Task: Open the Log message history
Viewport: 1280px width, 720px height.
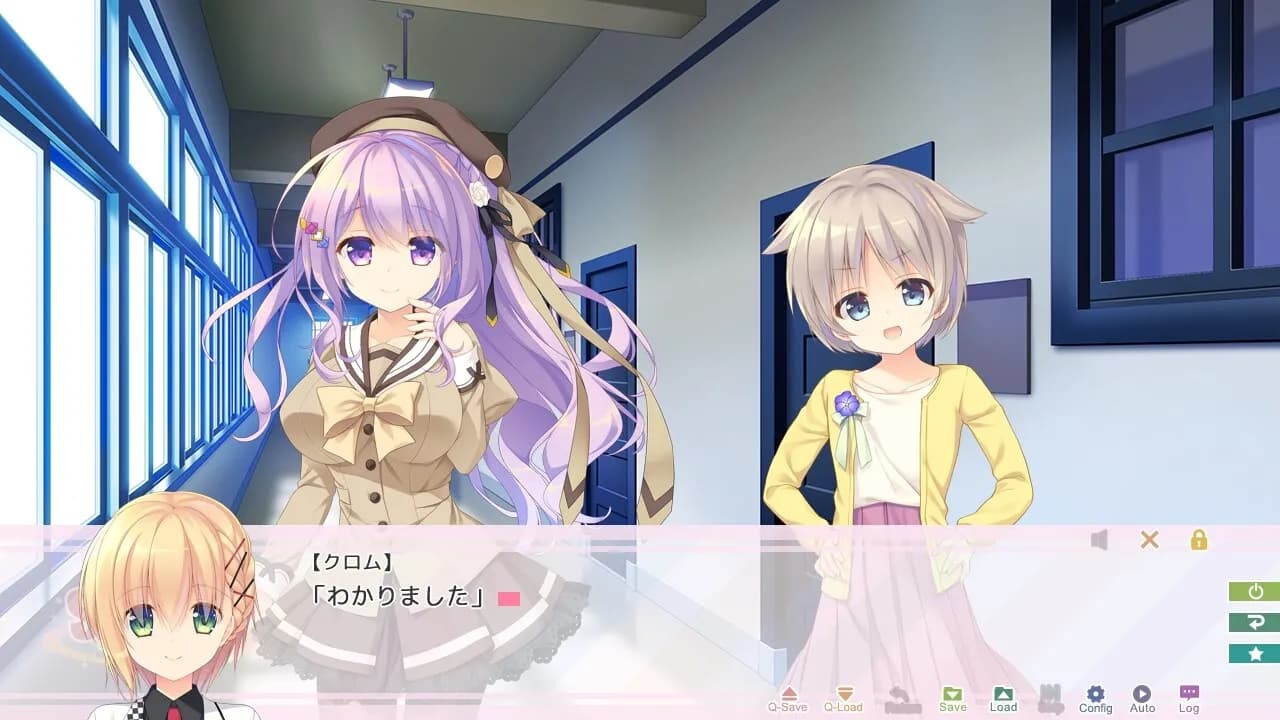Action: tap(1190, 691)
